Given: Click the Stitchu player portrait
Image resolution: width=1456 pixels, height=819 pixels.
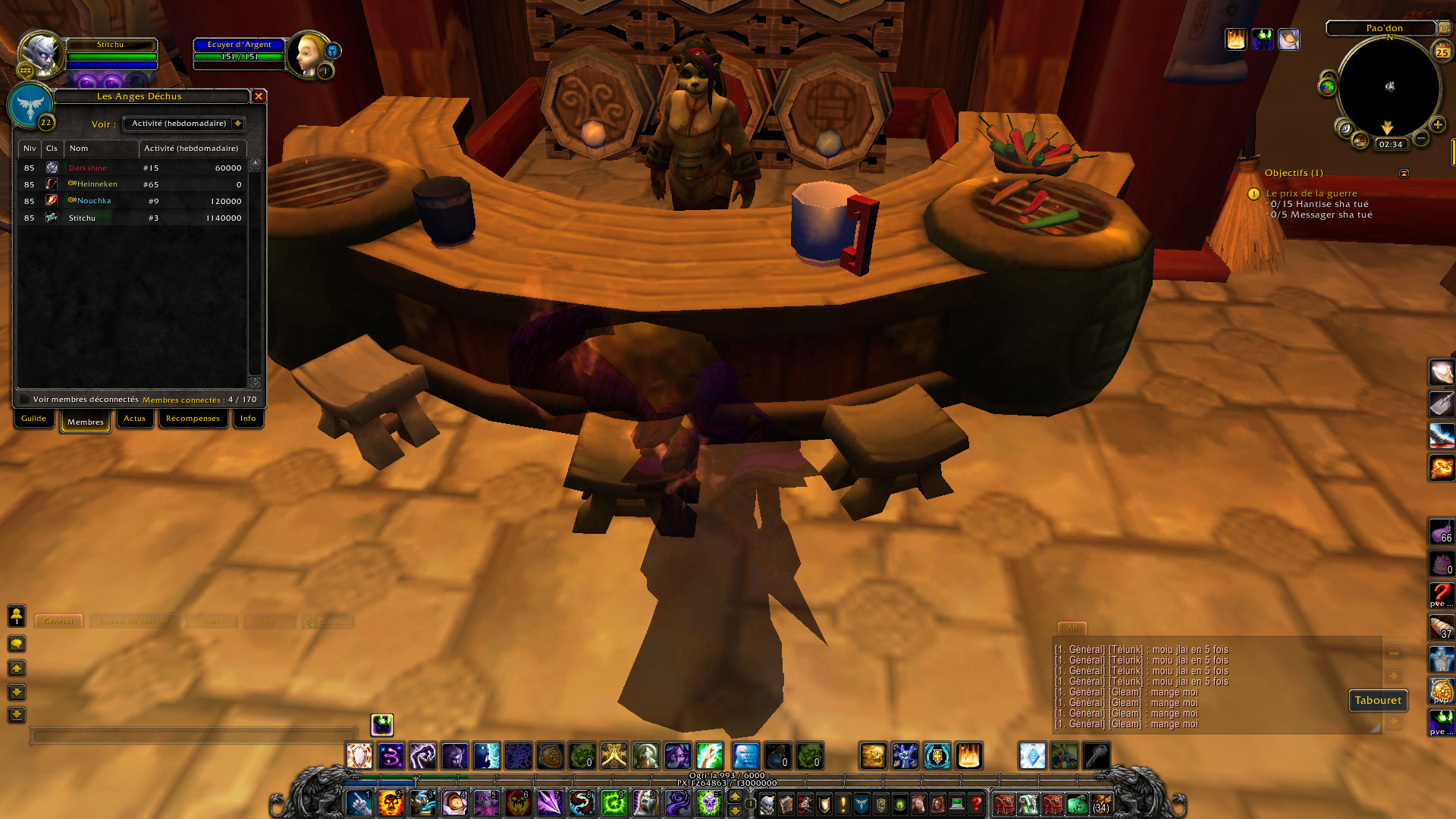Looking at the screenshot, I should click(39, 53).
